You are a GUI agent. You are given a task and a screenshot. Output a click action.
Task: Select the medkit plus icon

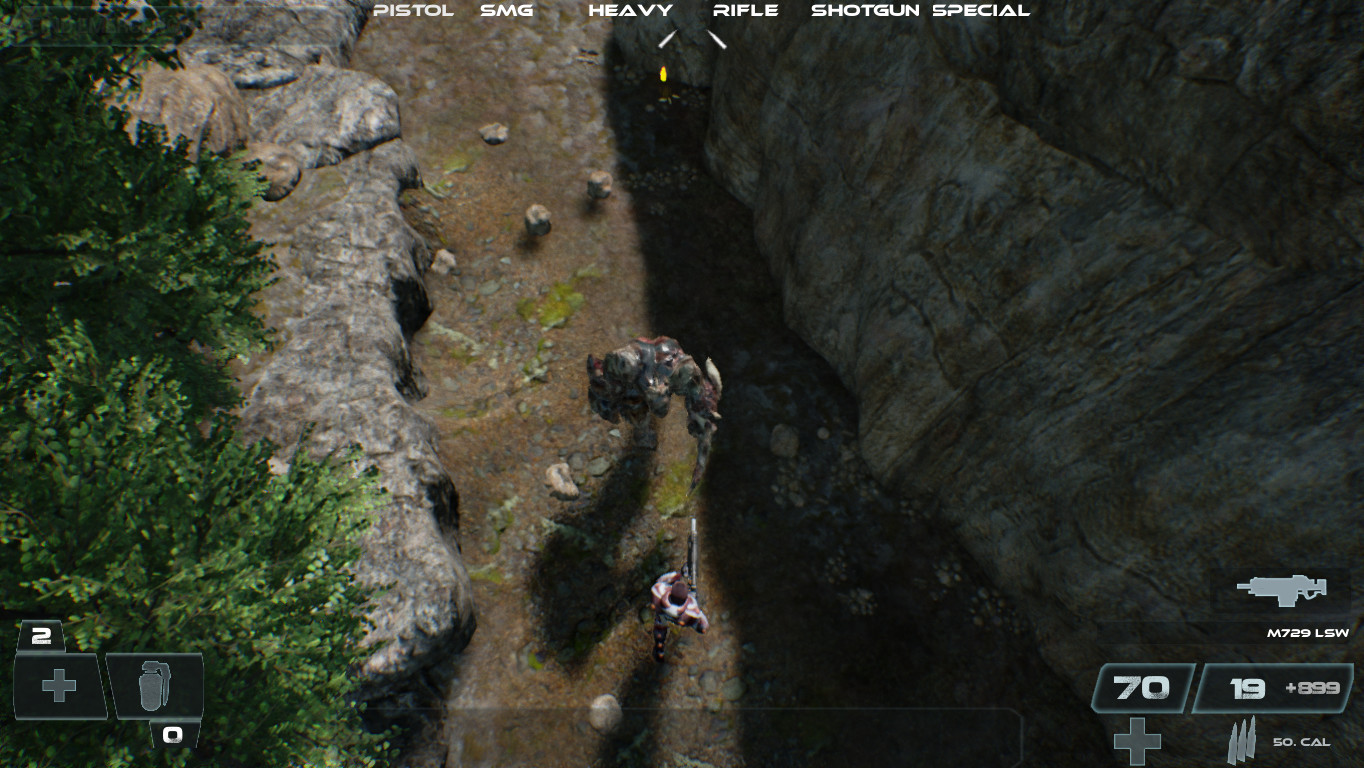pos(57,686)
